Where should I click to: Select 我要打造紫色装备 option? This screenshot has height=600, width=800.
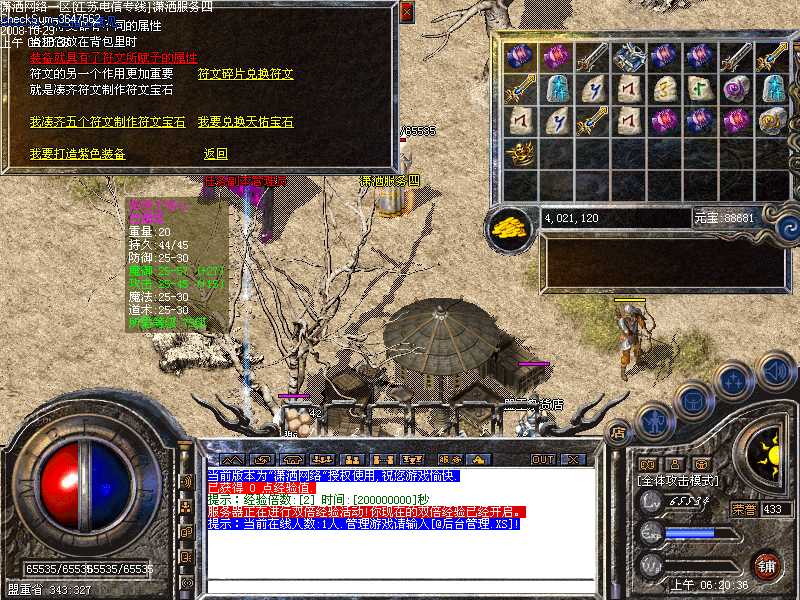pyautogui.click(x=77, y=154)
